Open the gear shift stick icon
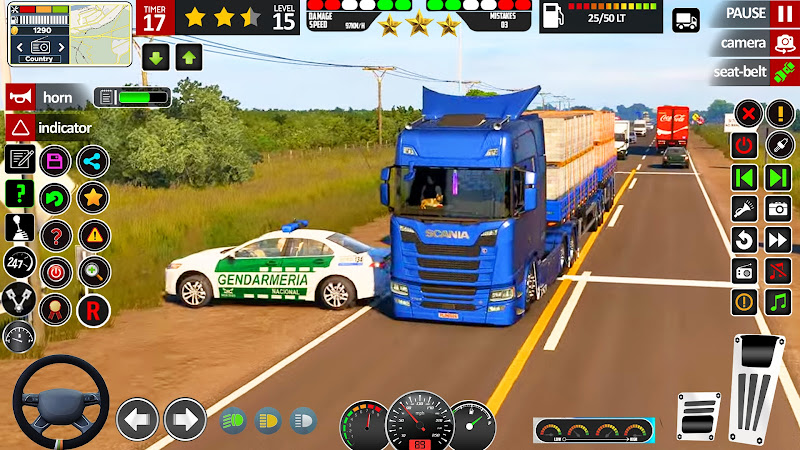 [19, 227]
